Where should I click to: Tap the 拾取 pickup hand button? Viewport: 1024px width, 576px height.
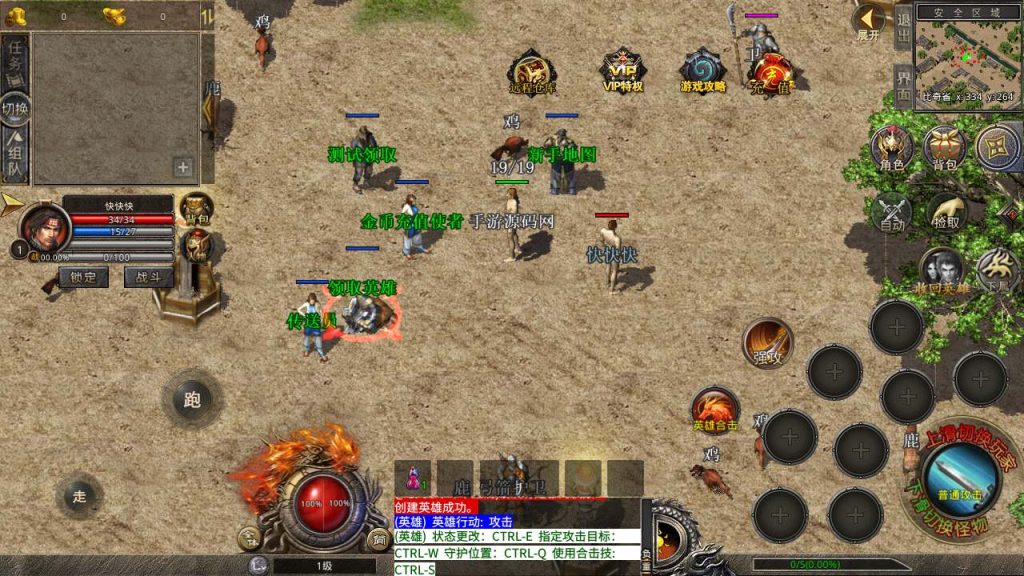coord(946,211)
